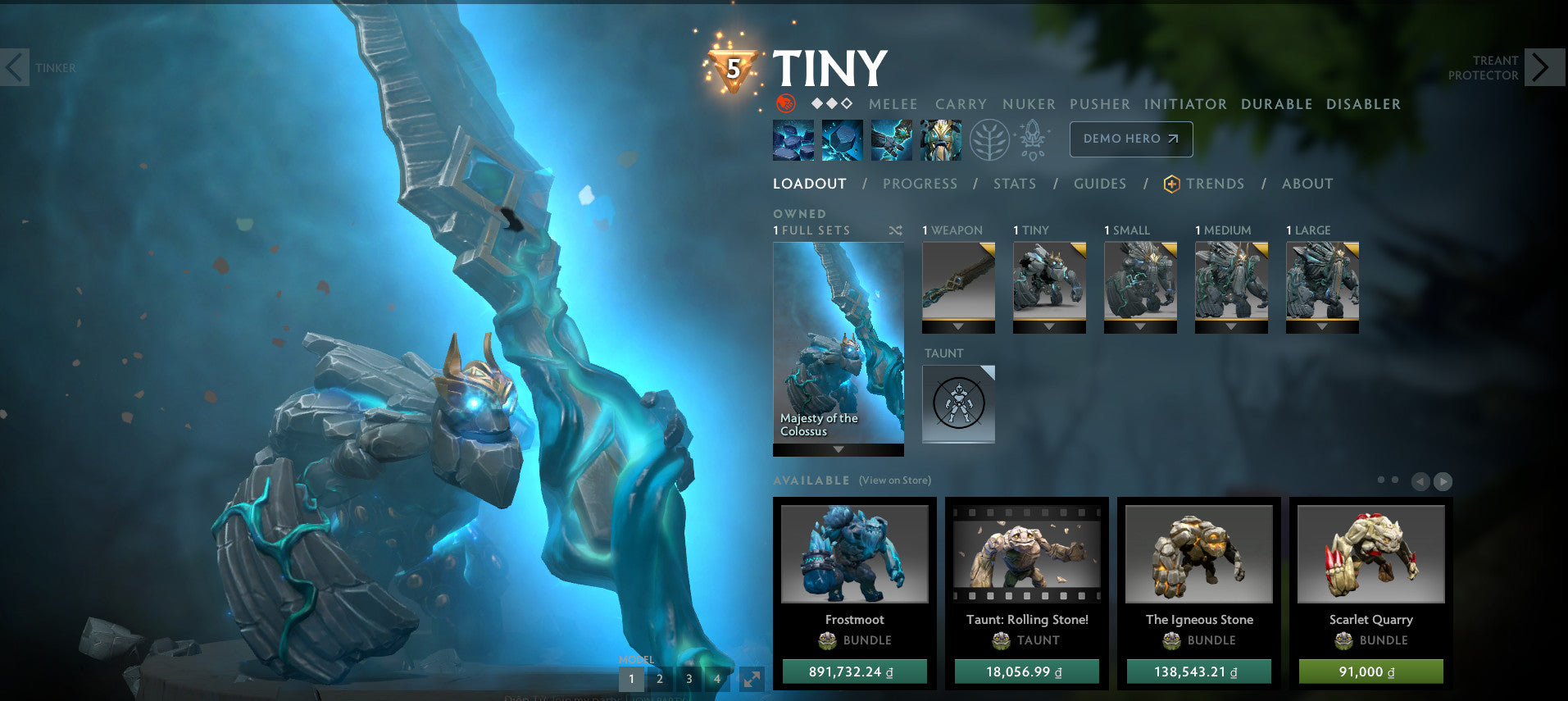Select model variant 4
Screen dimensions: 1568x701
tap(717, 679)
